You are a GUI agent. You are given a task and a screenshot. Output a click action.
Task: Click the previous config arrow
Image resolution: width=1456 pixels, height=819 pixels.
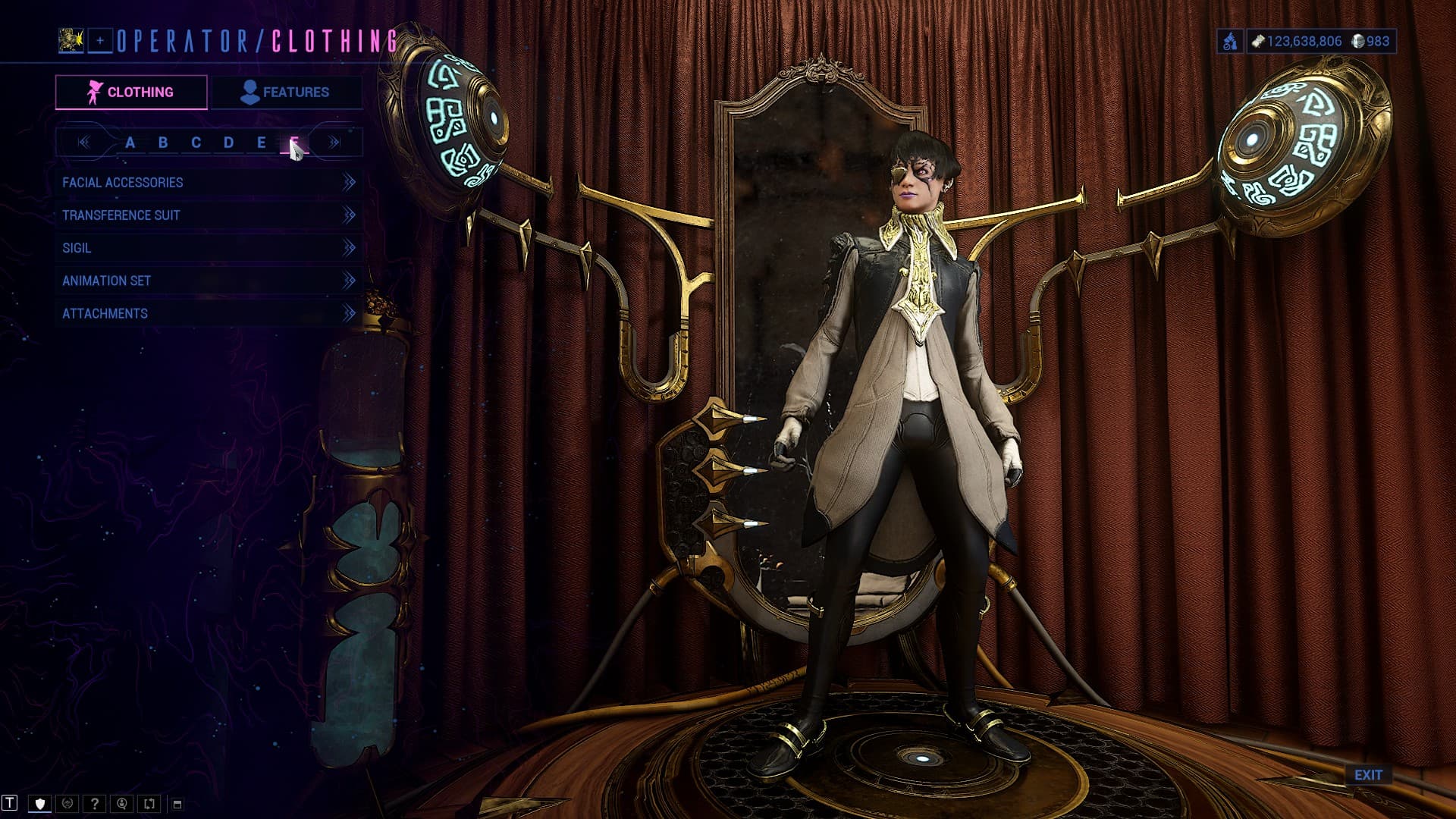[84, 143]
